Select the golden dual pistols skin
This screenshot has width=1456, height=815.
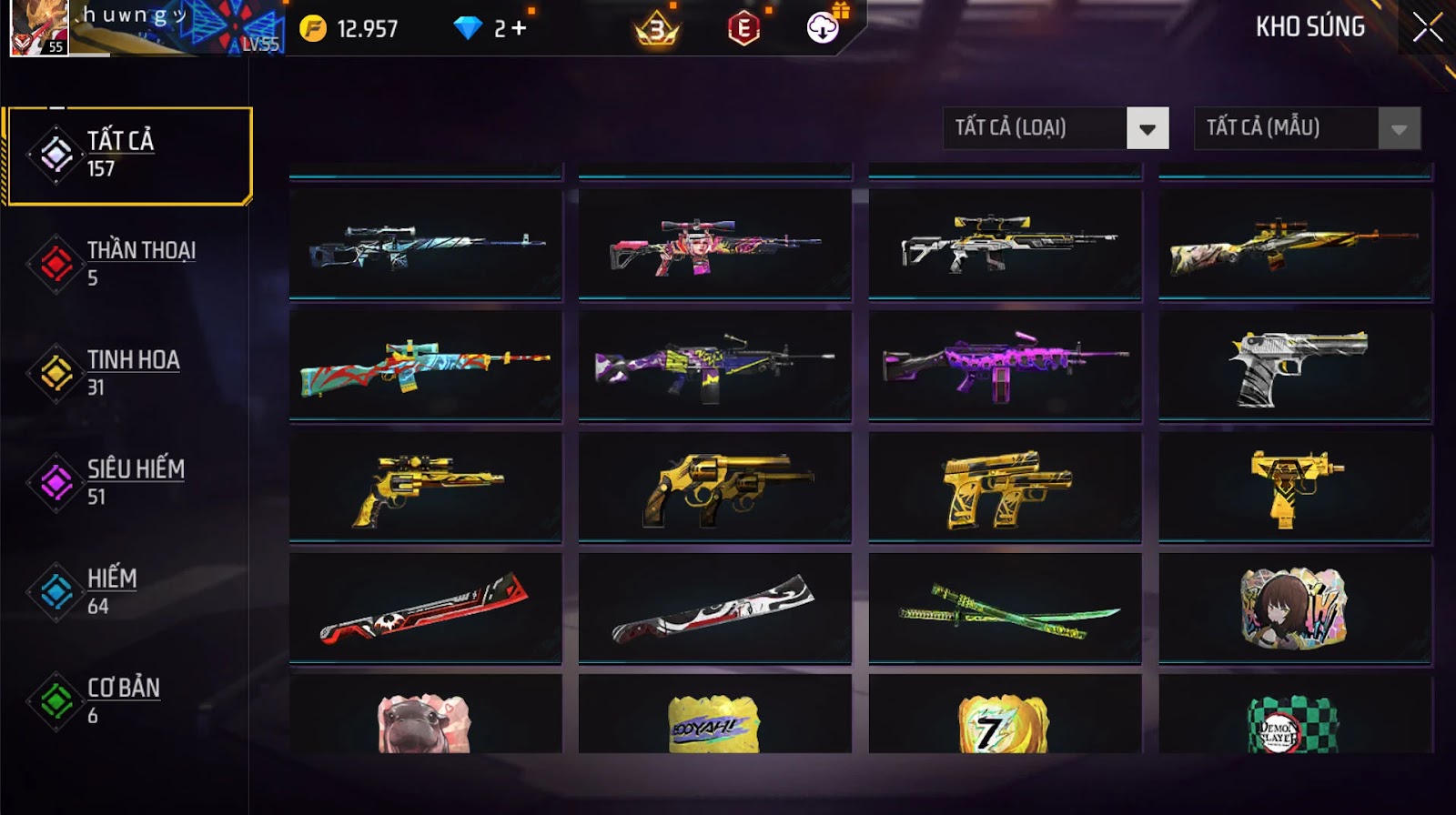click(1005, 488)
